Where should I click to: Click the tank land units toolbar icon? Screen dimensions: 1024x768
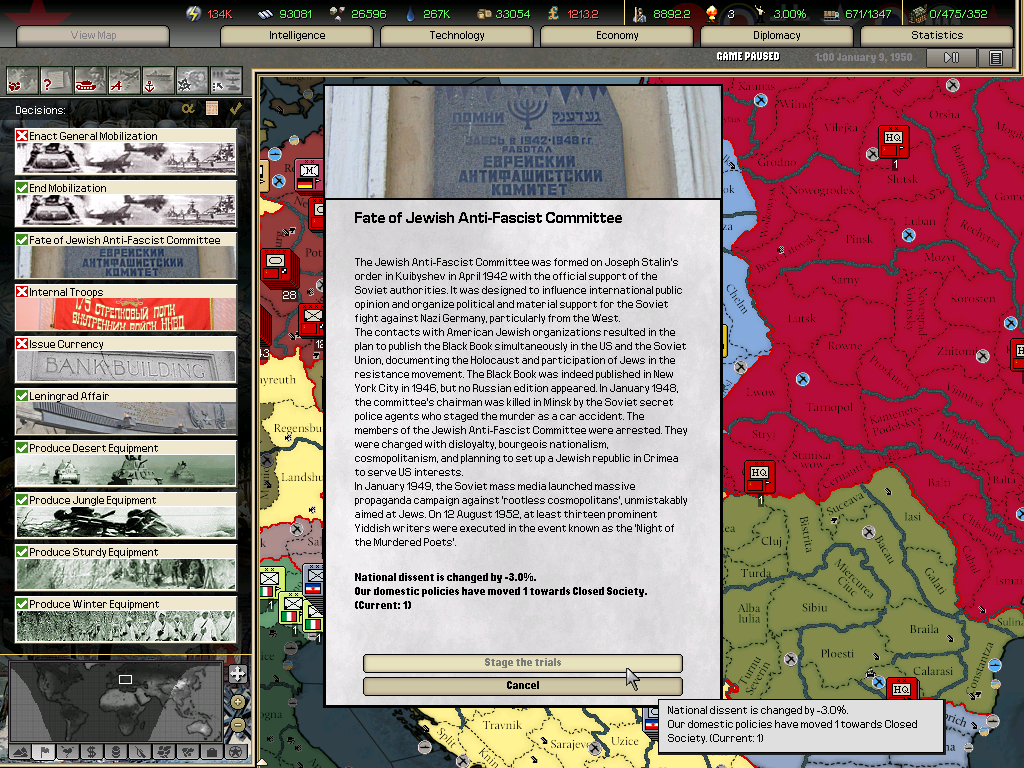90,79
